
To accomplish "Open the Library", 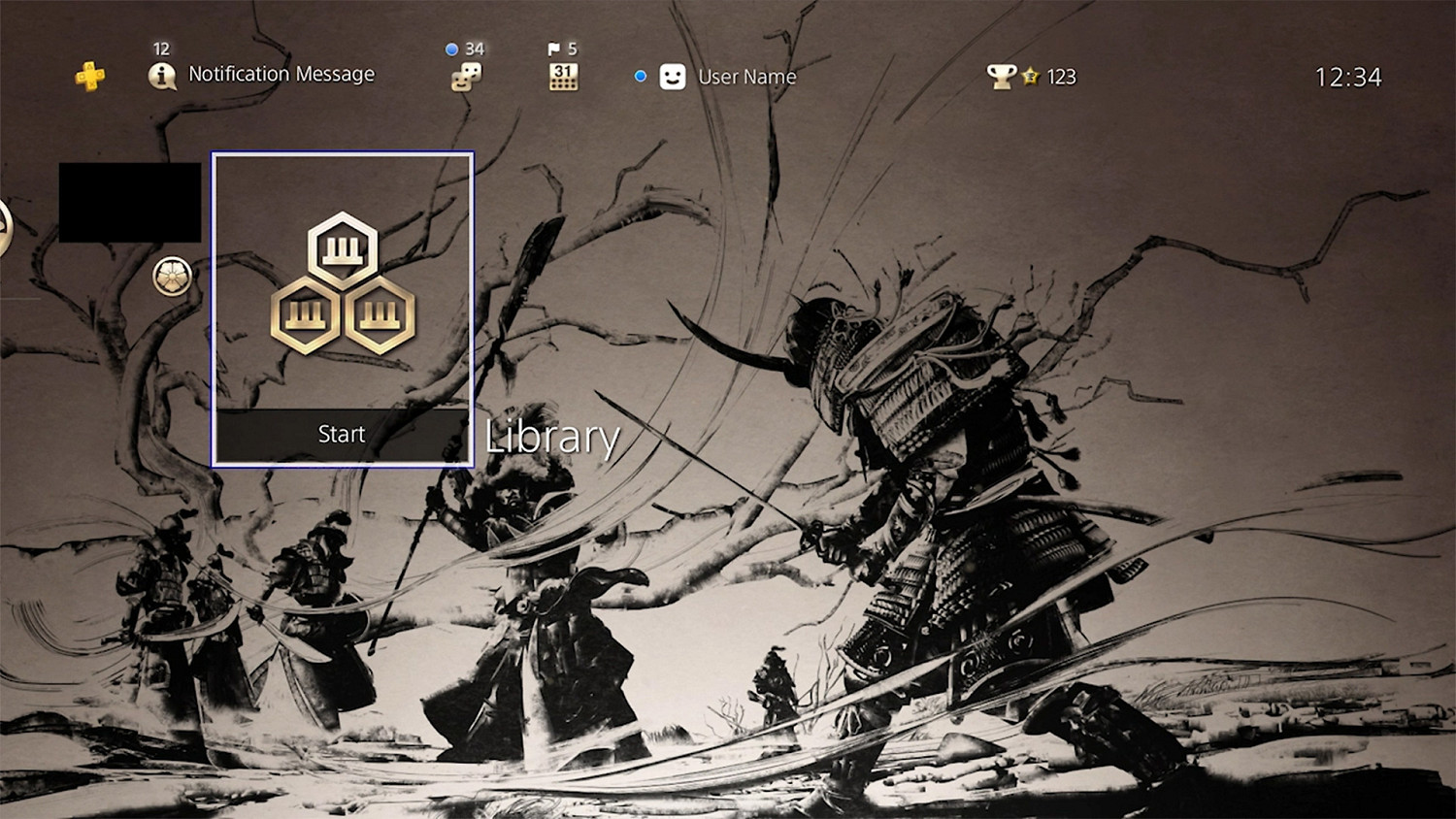I will (x=551, y=437).
